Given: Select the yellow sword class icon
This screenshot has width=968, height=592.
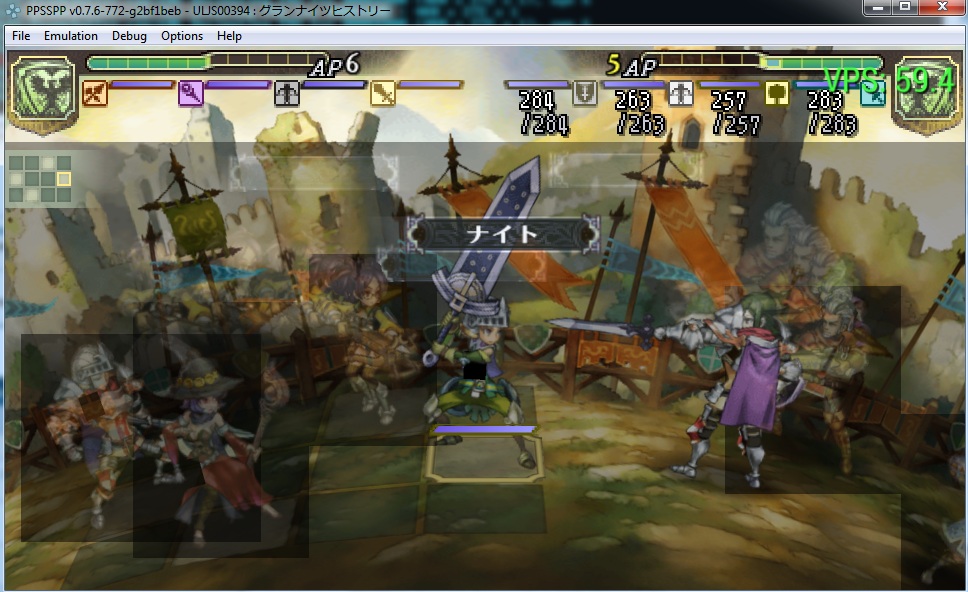Looking at the screenshot, I should (x=383, y=94).
